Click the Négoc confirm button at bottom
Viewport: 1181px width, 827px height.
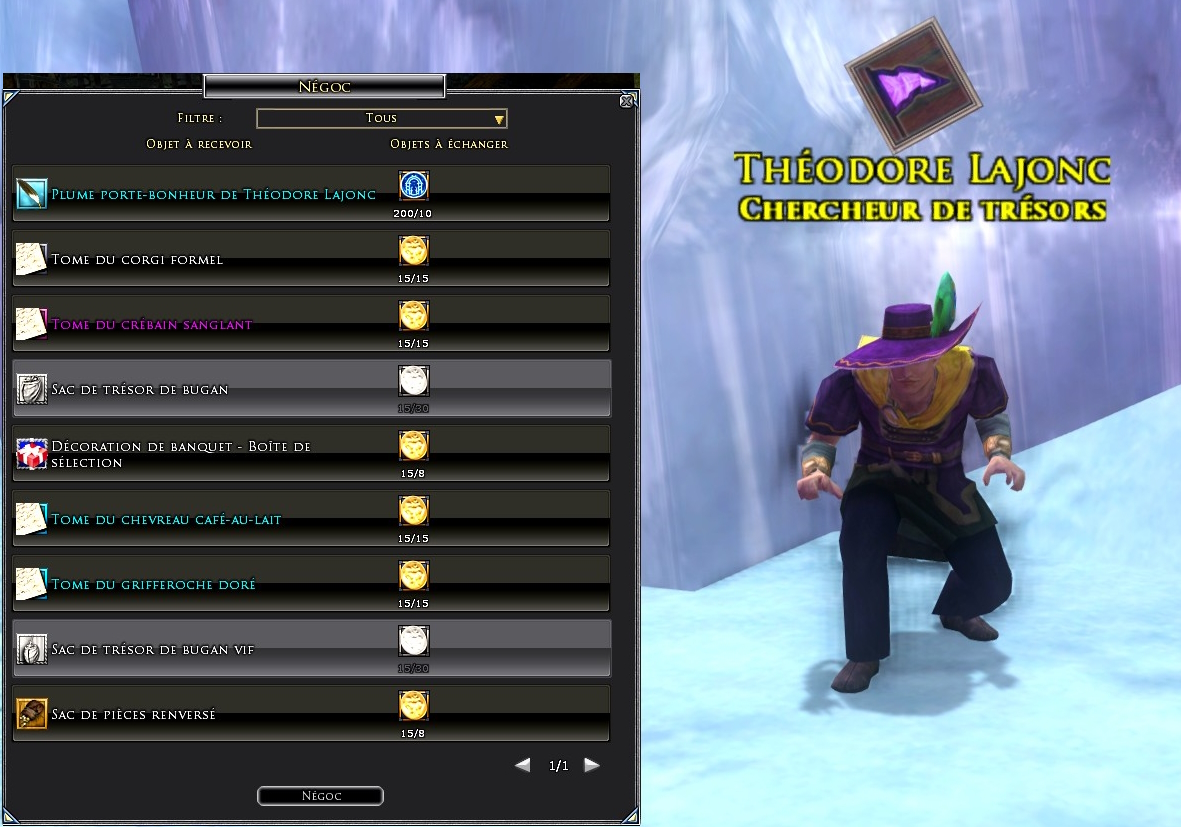click(320, 796)
